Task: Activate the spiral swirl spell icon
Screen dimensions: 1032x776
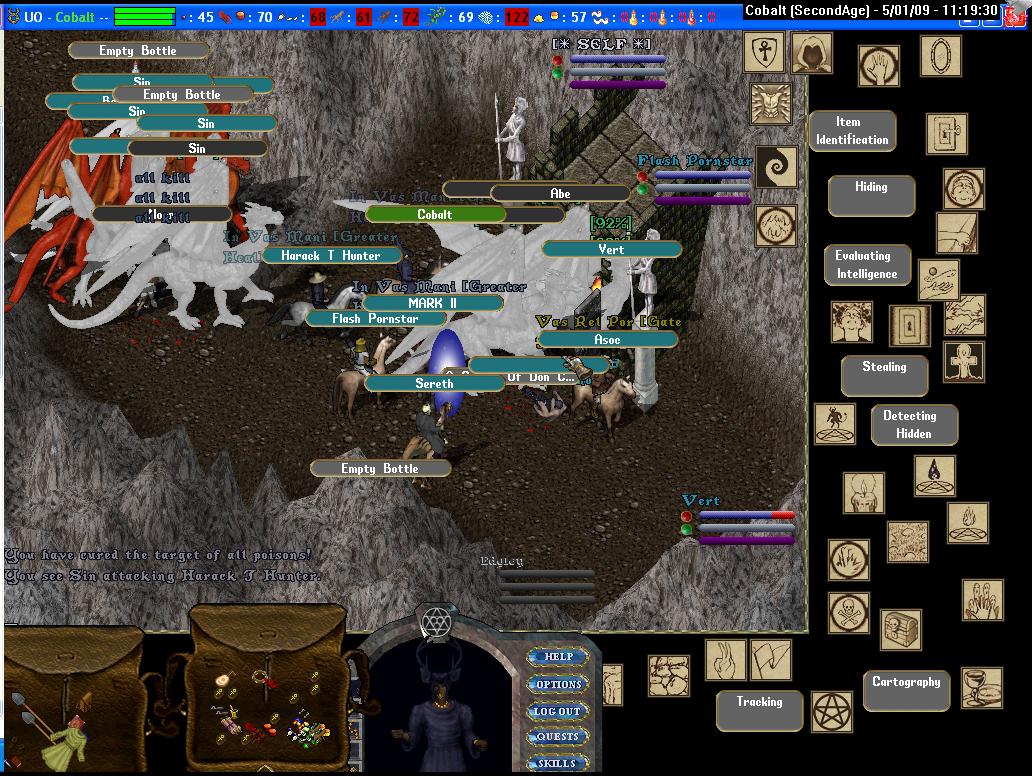Action: click(776, 167)
